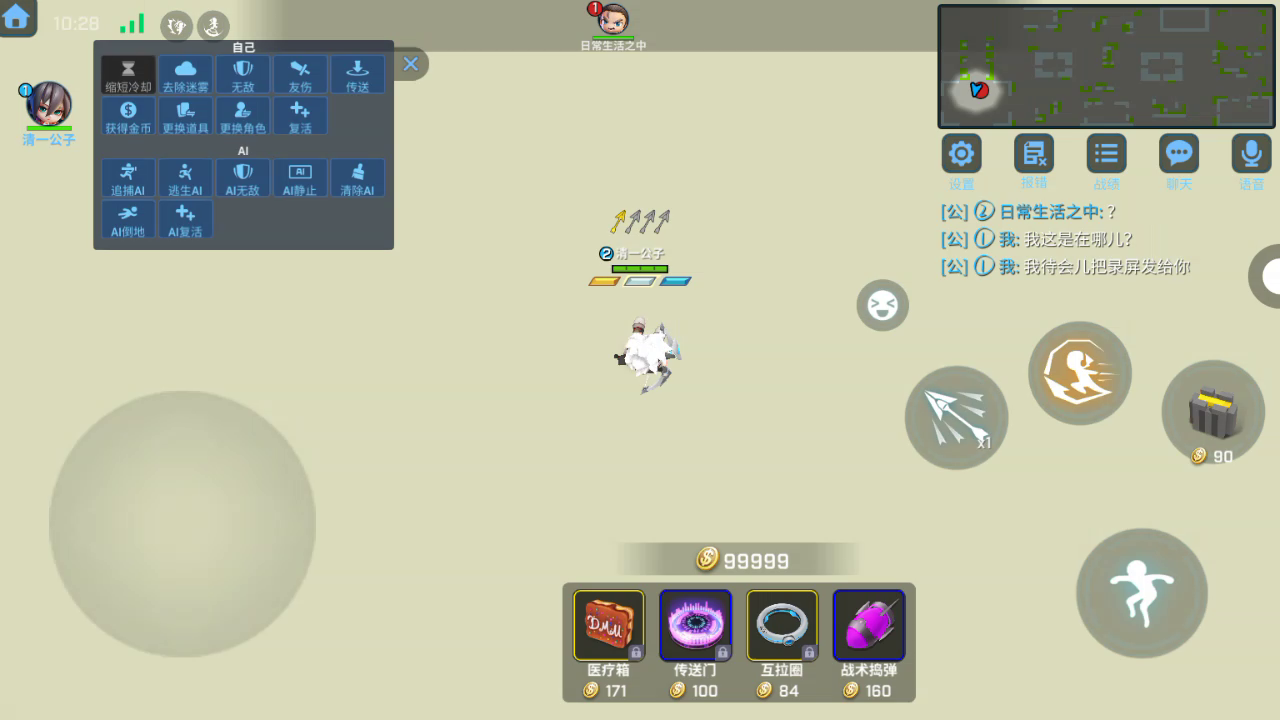Choose 更换角色 to change character
The width and height of the screenshot is (1280, 720).
click(x=243, y=116)
